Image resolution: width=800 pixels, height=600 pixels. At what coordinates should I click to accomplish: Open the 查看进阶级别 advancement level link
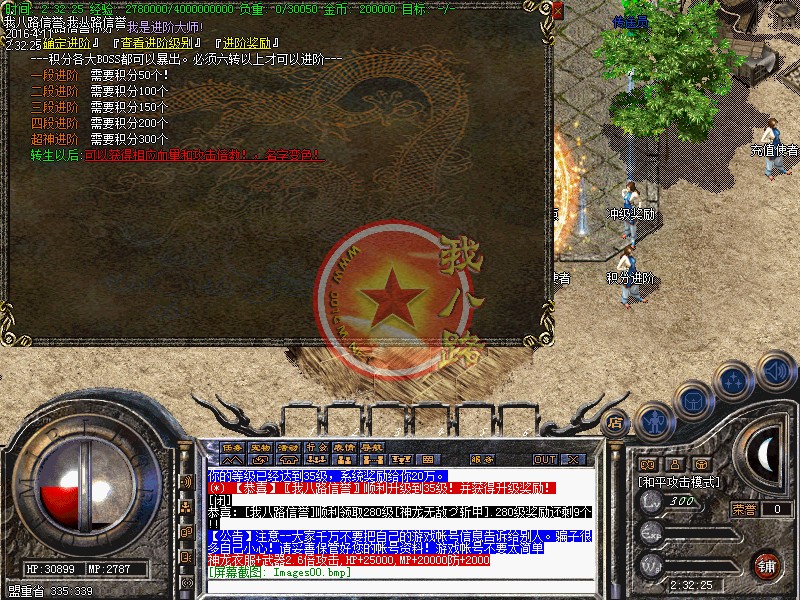point(159,44)
